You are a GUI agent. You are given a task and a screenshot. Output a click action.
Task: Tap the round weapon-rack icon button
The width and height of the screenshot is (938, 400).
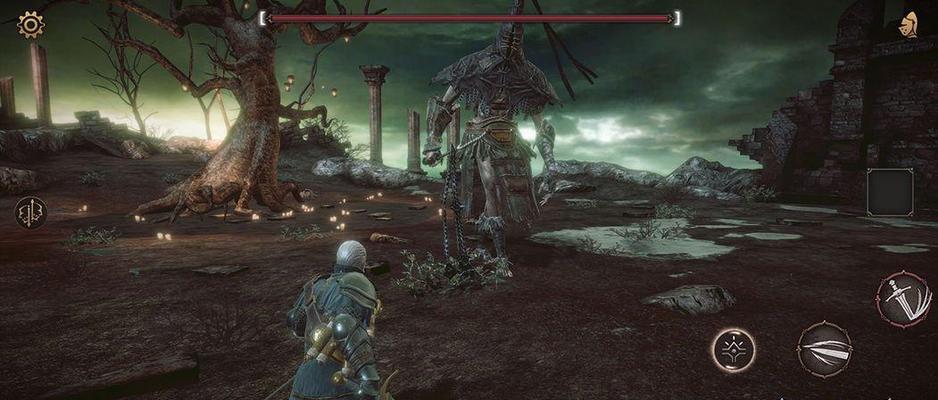pos(30,212)
